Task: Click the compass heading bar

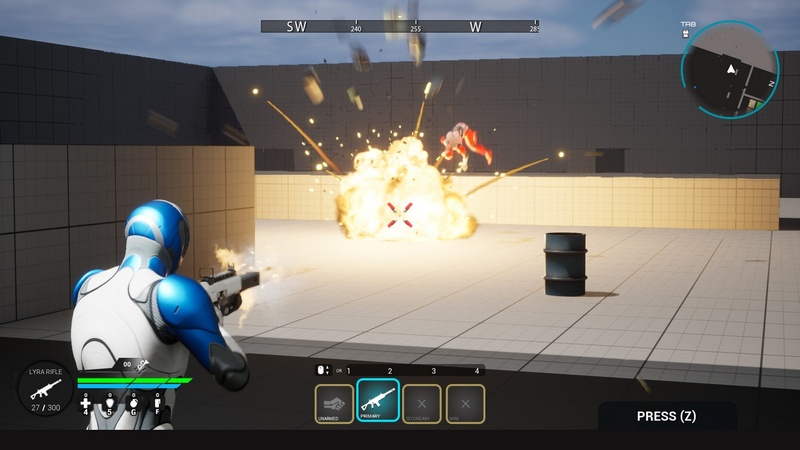Action: pyautogui.click(x=400, y=26)
